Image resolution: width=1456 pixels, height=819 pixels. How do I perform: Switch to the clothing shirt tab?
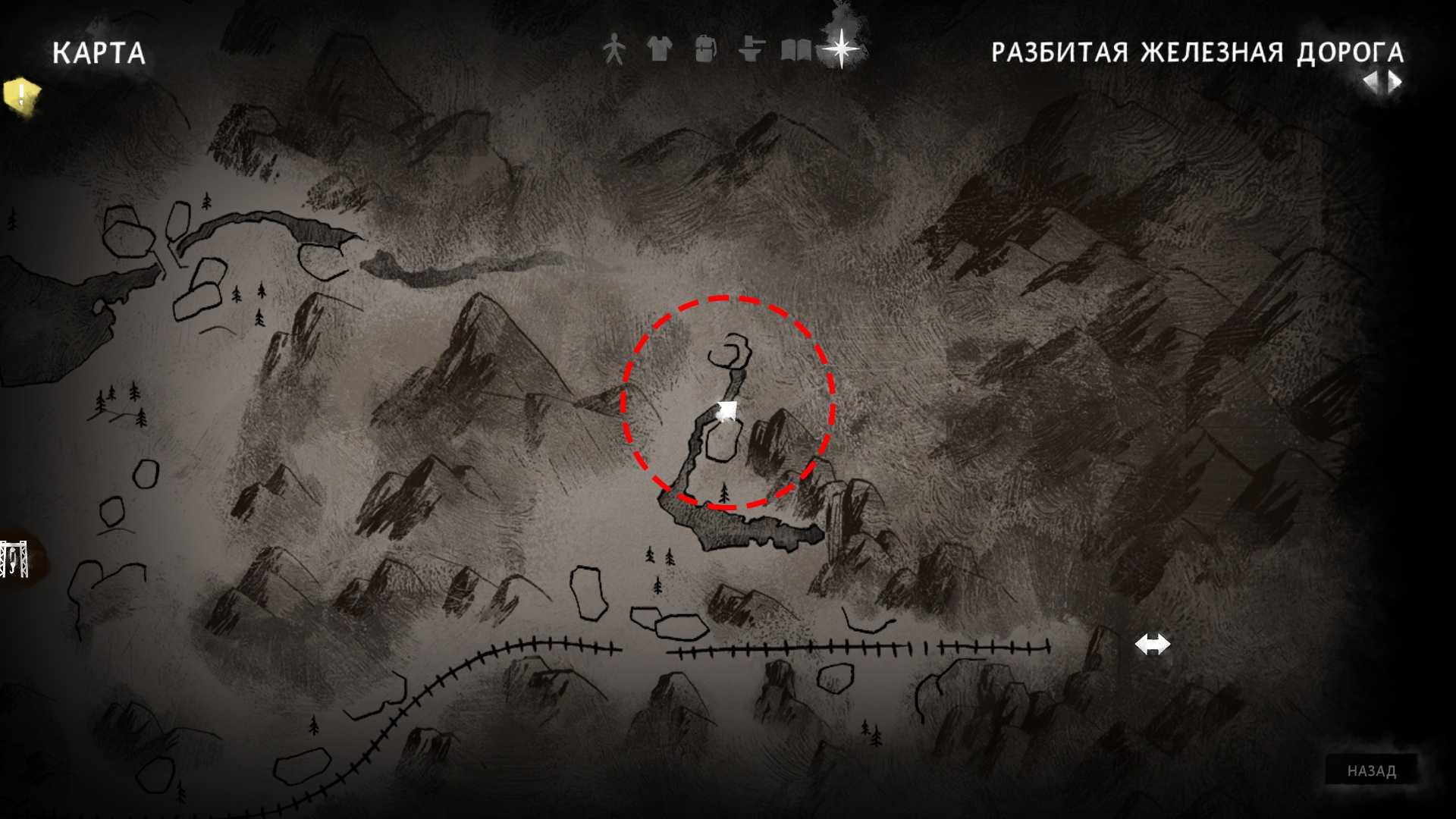[x=659, y=50]
